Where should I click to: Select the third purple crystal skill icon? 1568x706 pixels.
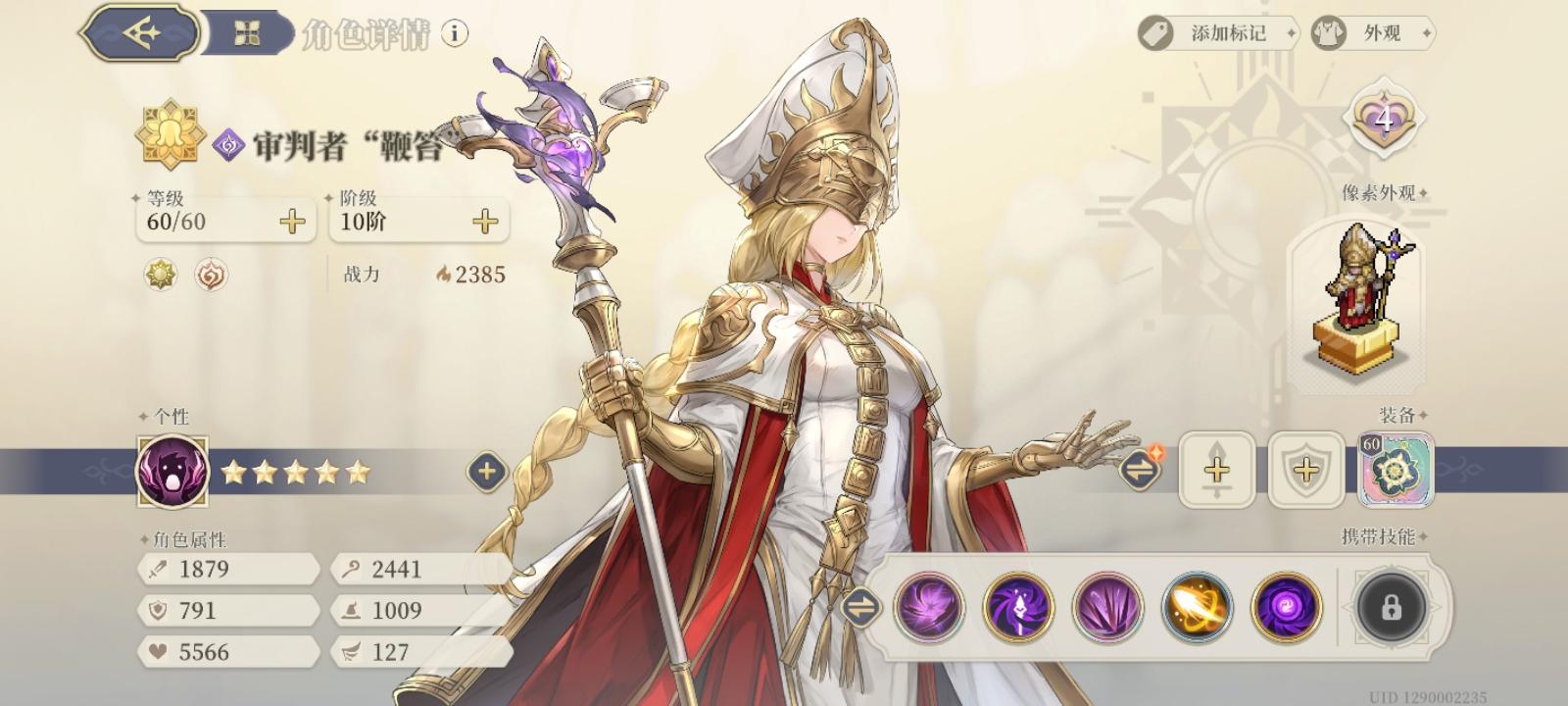tap(1105, 607)
